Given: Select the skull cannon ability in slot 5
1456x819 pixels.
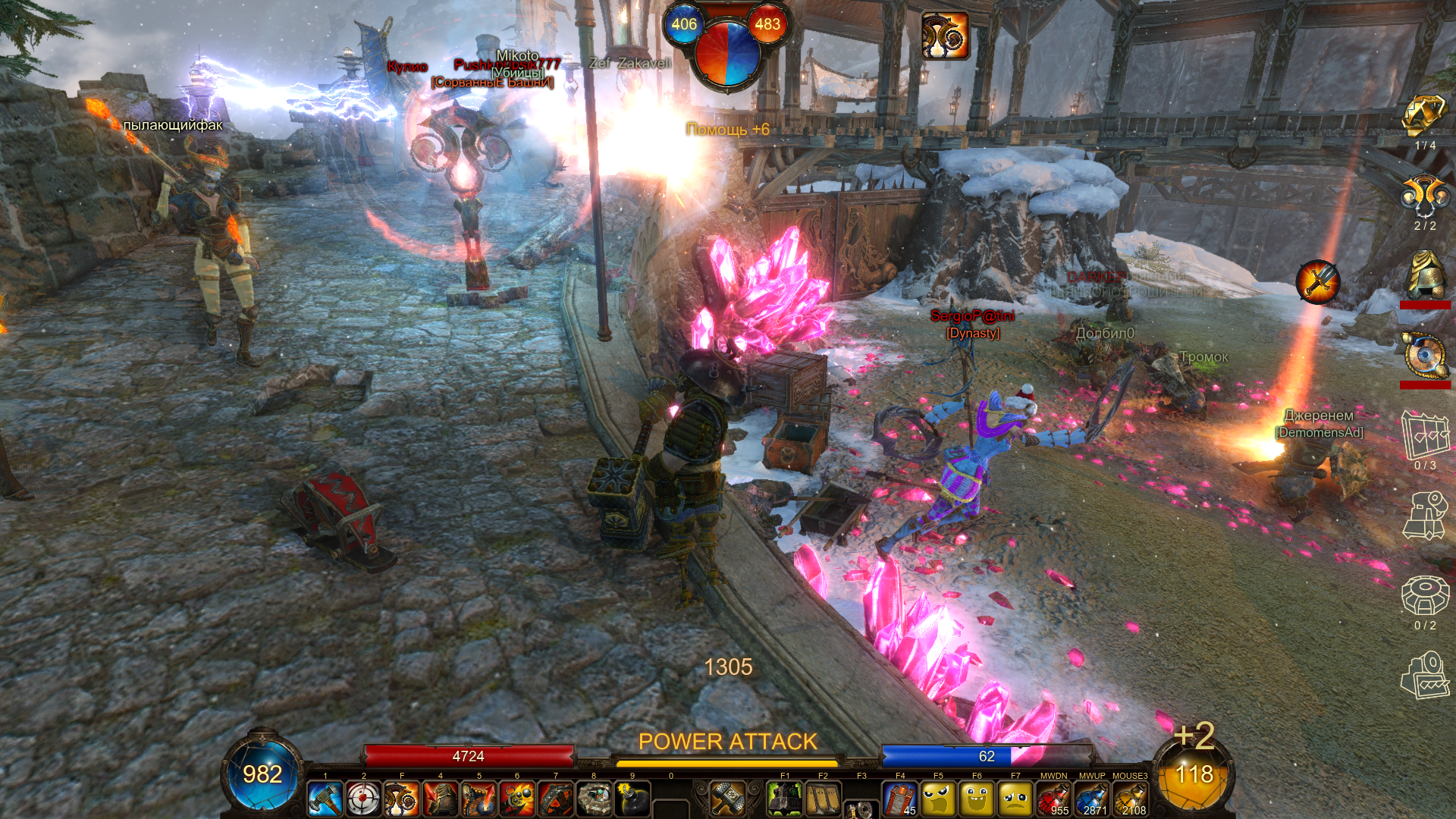Looking at the screenshot, I should point(479,799).
